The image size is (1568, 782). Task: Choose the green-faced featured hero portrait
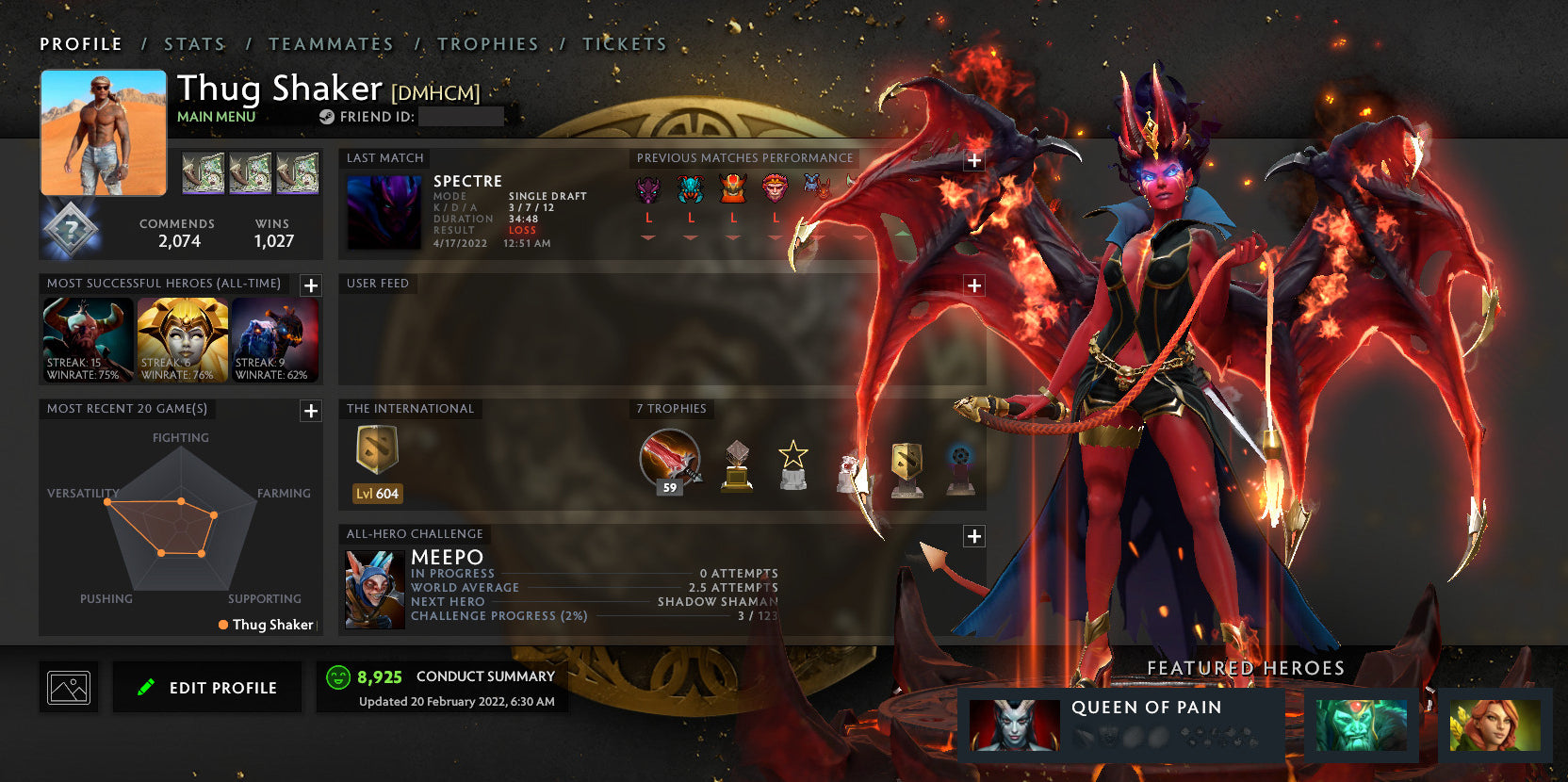click(1361, 725)
